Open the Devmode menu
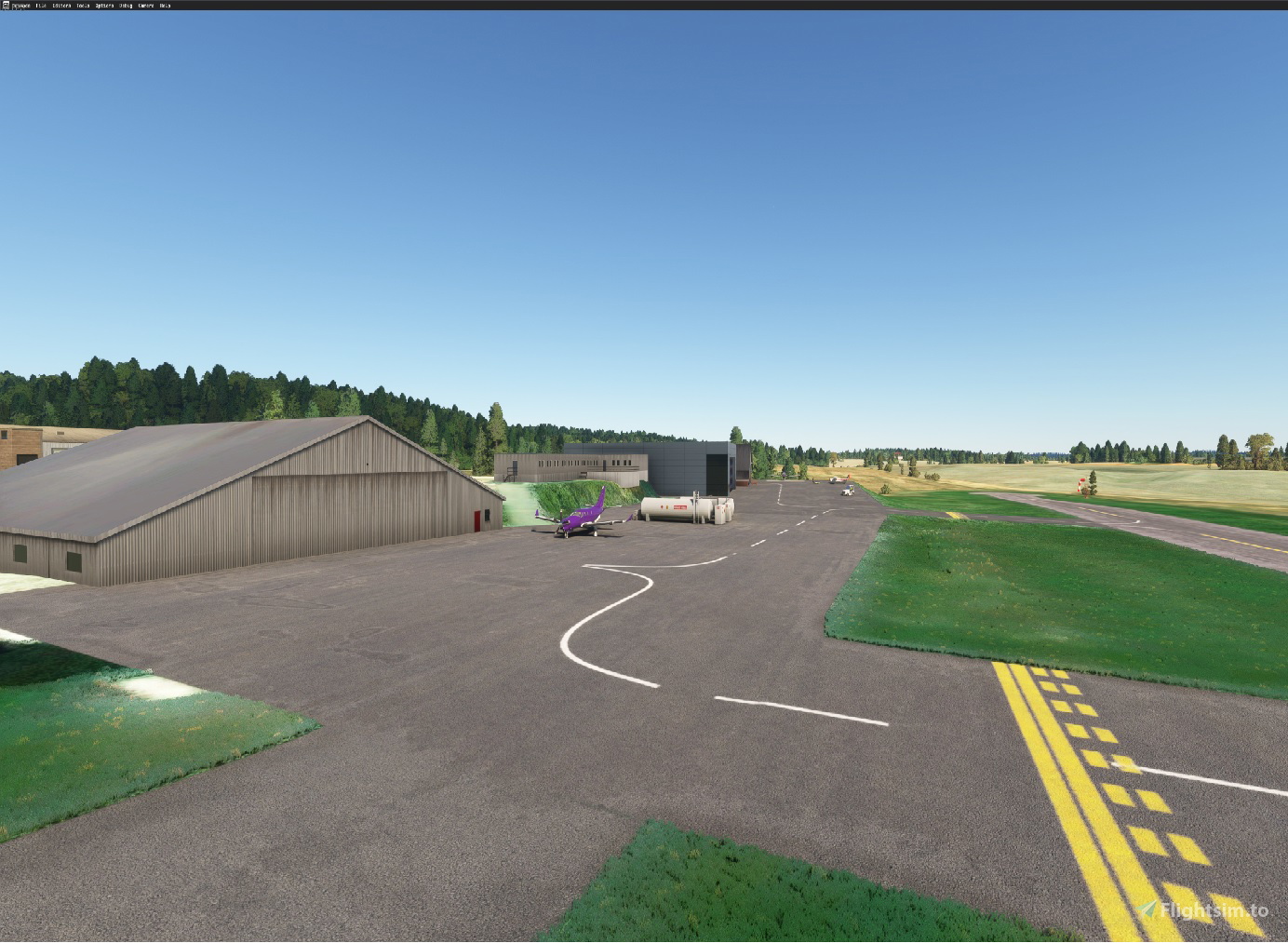Image resolution: width=1288 pixels, height=943 pixels. coord(21,4)
